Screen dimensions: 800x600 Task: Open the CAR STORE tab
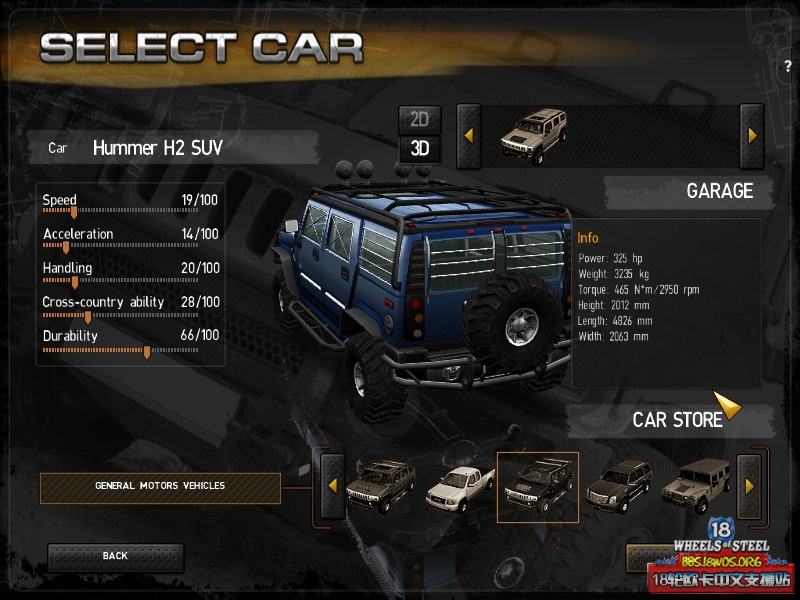coord(677,420)
